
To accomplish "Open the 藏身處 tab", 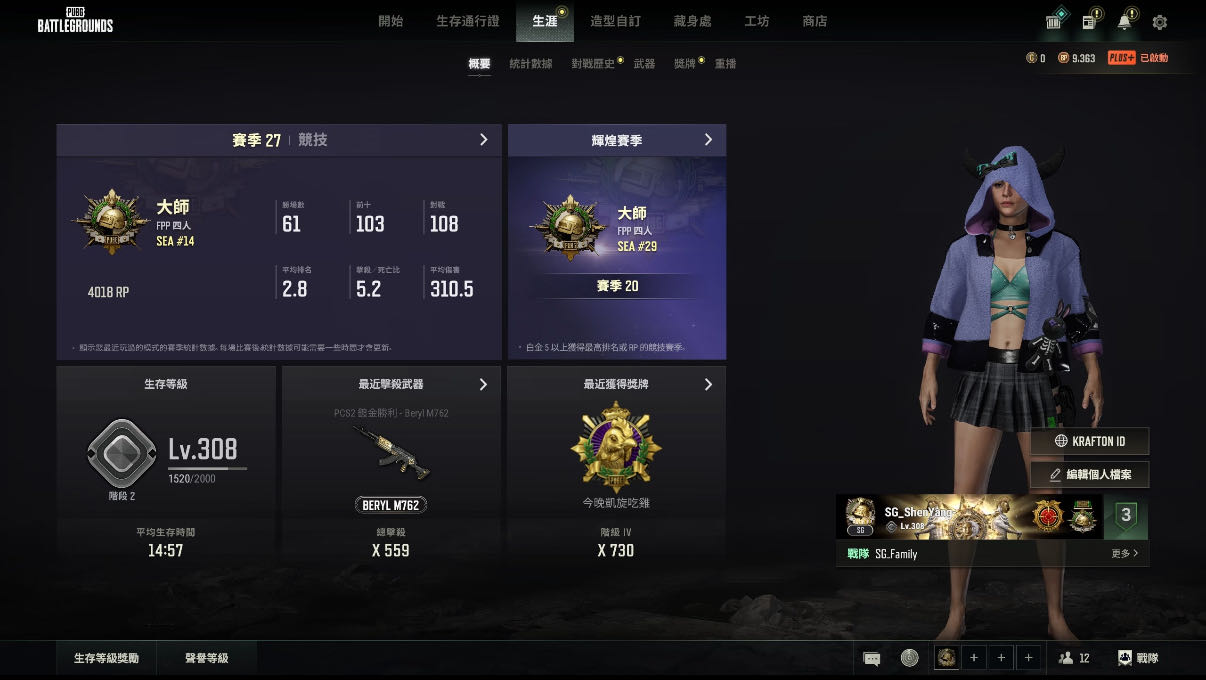I will click(693, 21).
